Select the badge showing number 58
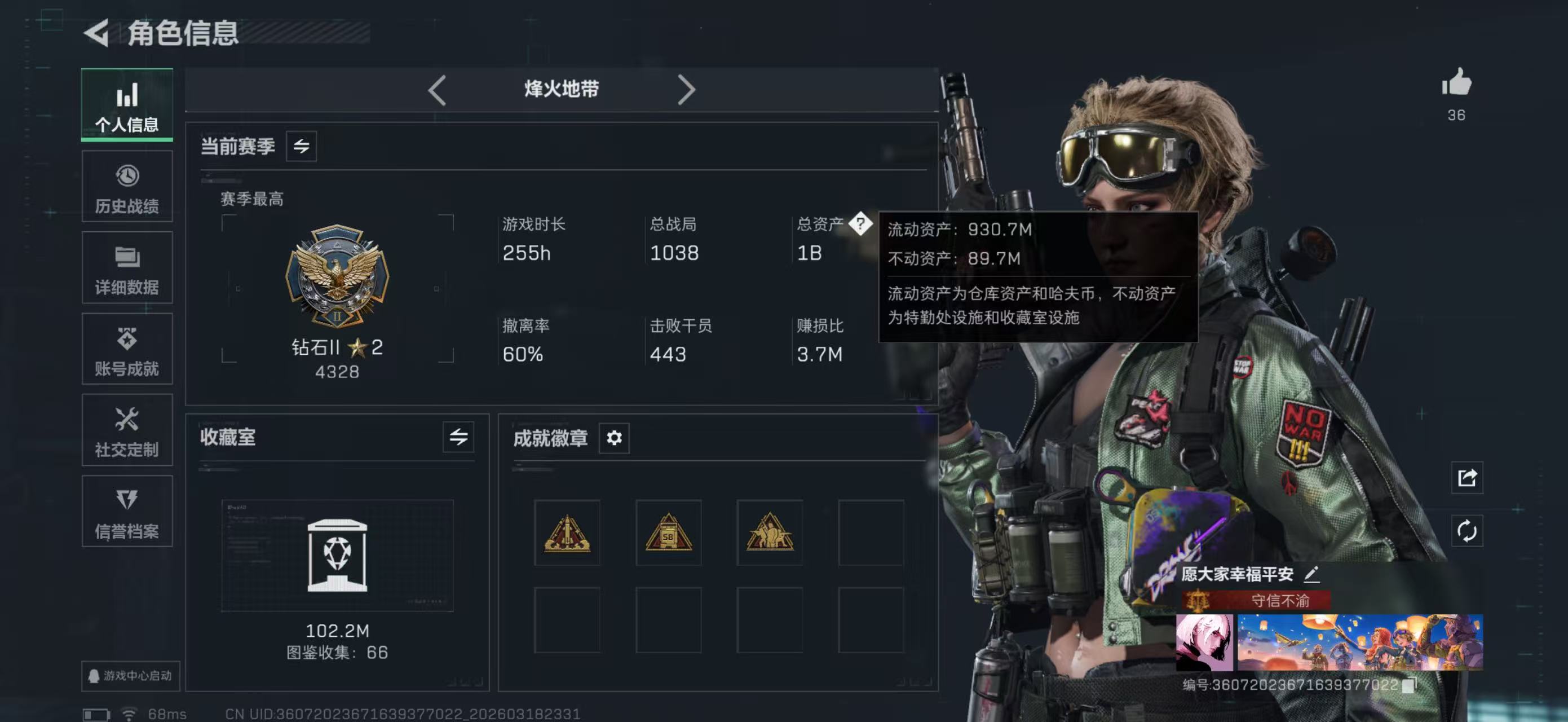 click(668, 533)
